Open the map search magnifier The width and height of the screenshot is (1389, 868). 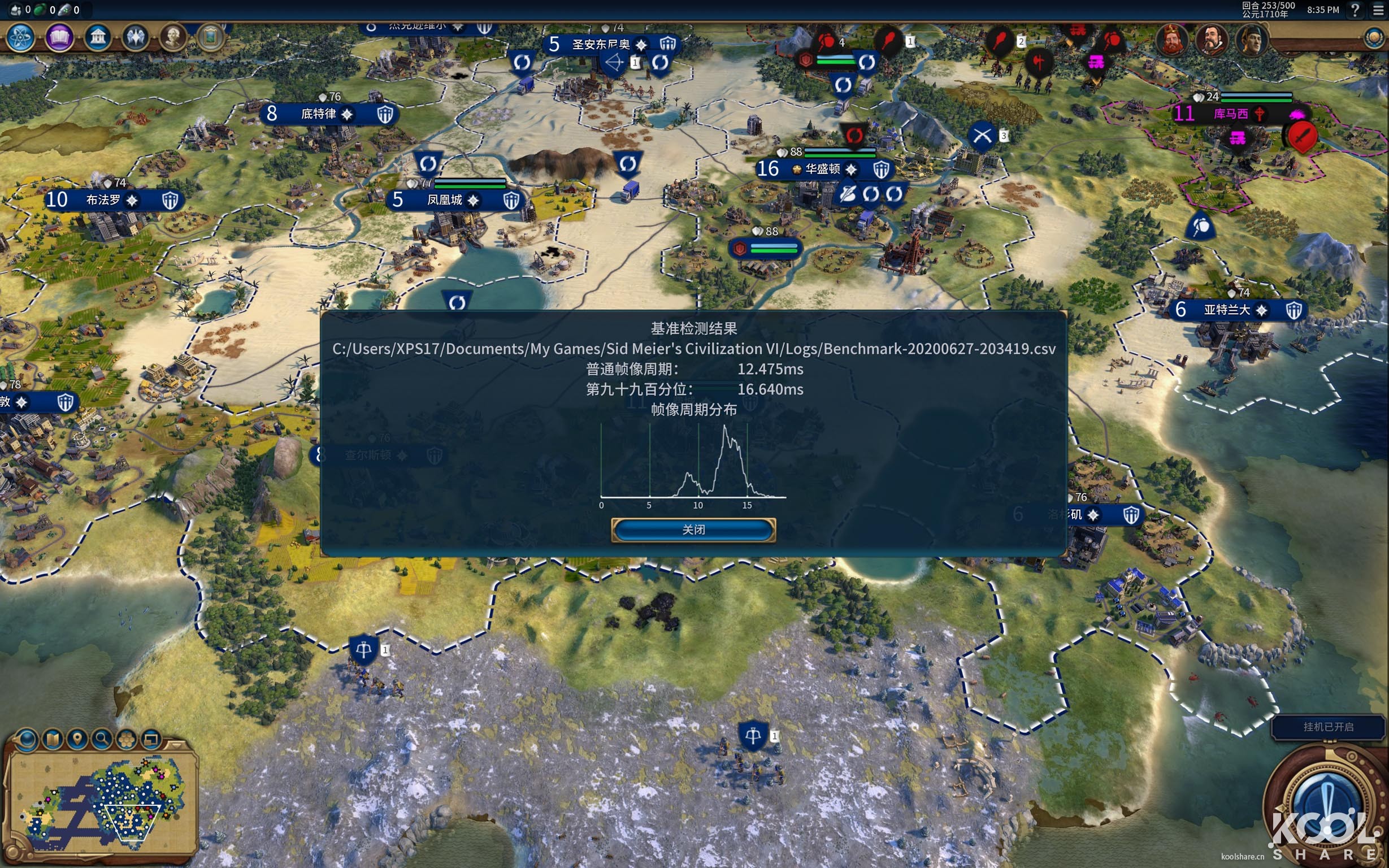click(102, 739)
